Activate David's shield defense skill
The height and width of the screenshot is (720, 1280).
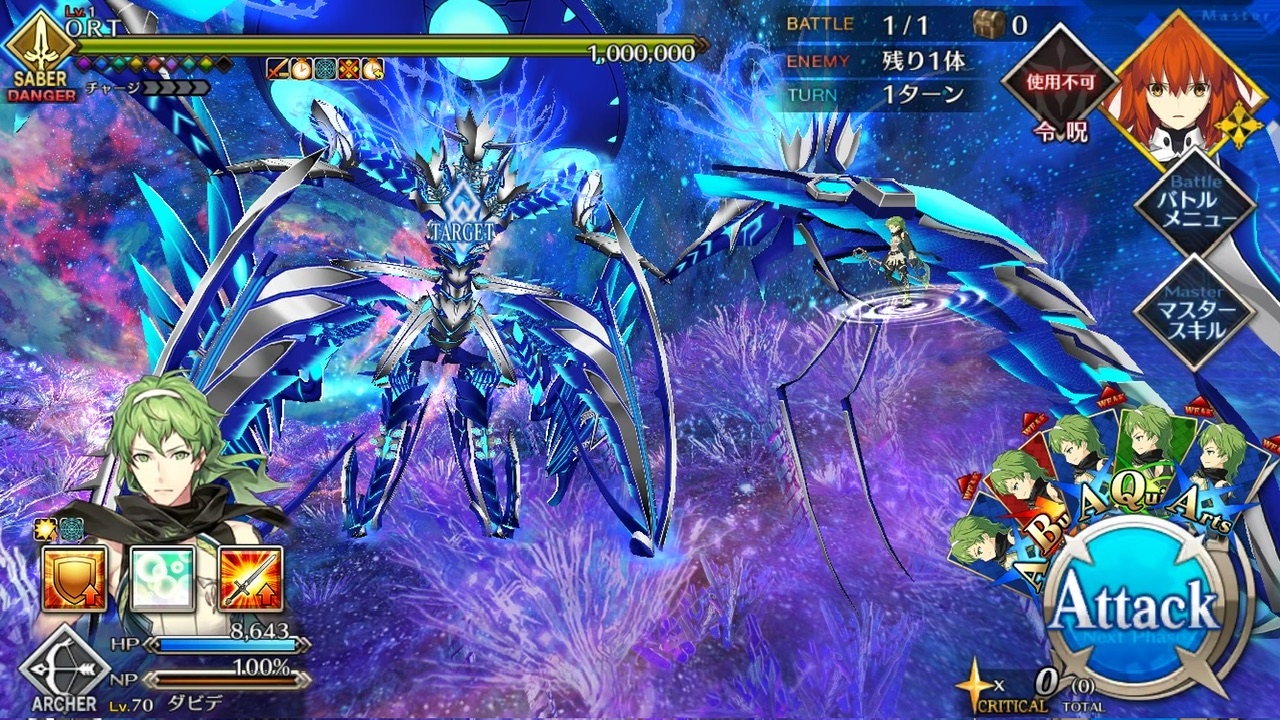click(x=74, y=579)
